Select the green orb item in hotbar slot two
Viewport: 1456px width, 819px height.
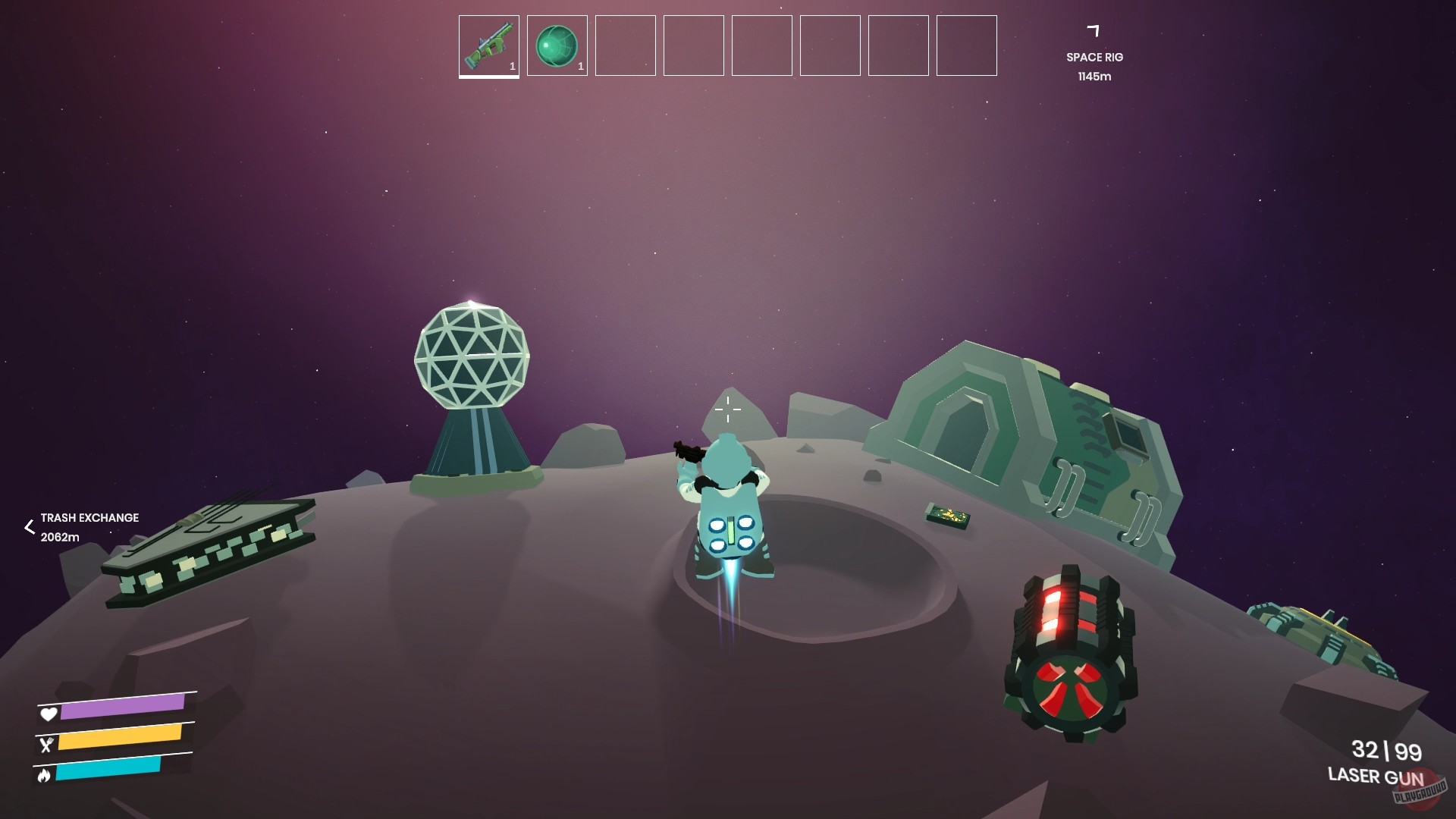557,46
